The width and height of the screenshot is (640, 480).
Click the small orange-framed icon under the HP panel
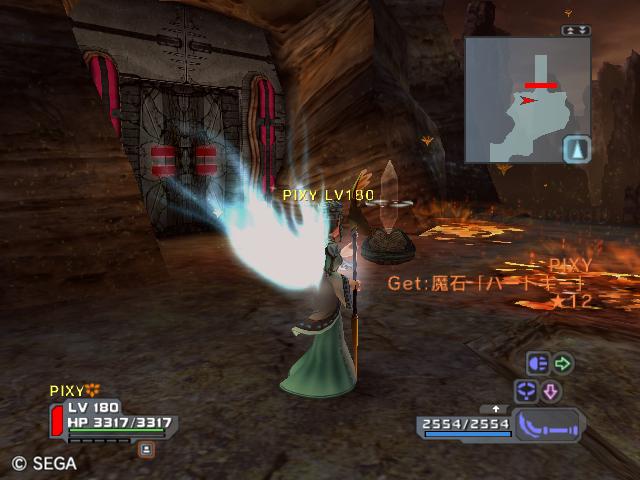tap(146, 449)
